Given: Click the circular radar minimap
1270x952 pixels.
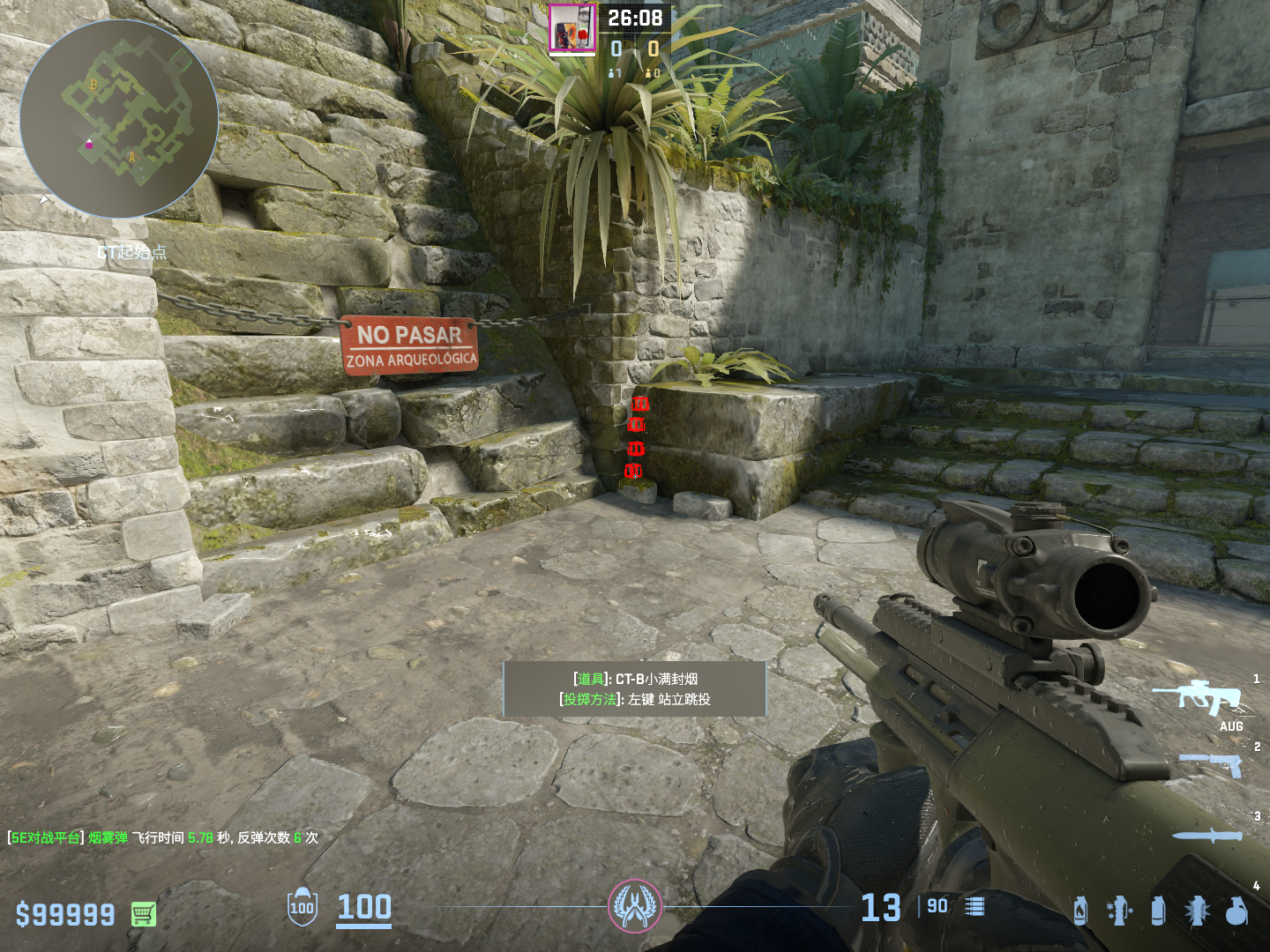Looking at the screenshot, I should point(119,119).
